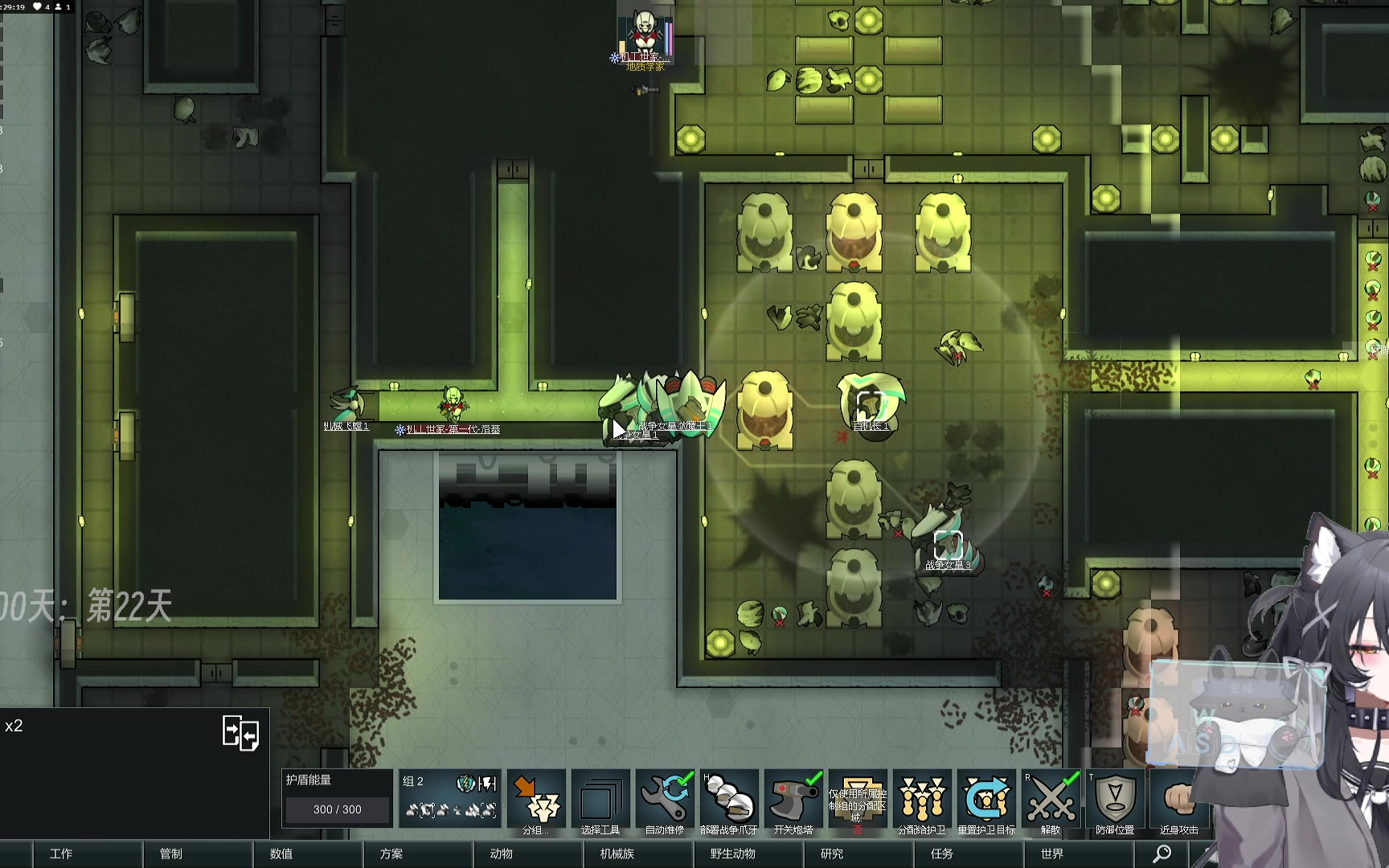The width and height of the screenshot is (1389, 868).
Task: Open the 管制 (Restrict) tab
Action: tap(171, 854)
